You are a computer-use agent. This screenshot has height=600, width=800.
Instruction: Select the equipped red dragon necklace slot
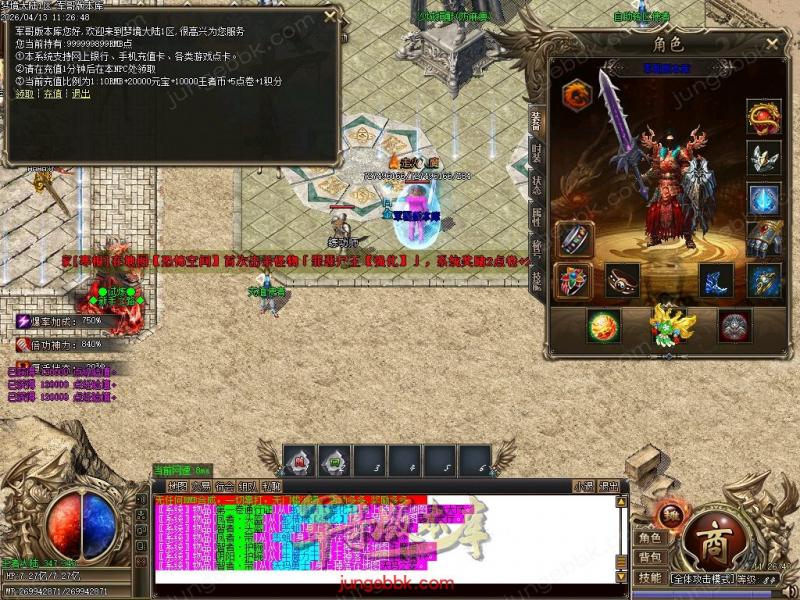[764, 116]
